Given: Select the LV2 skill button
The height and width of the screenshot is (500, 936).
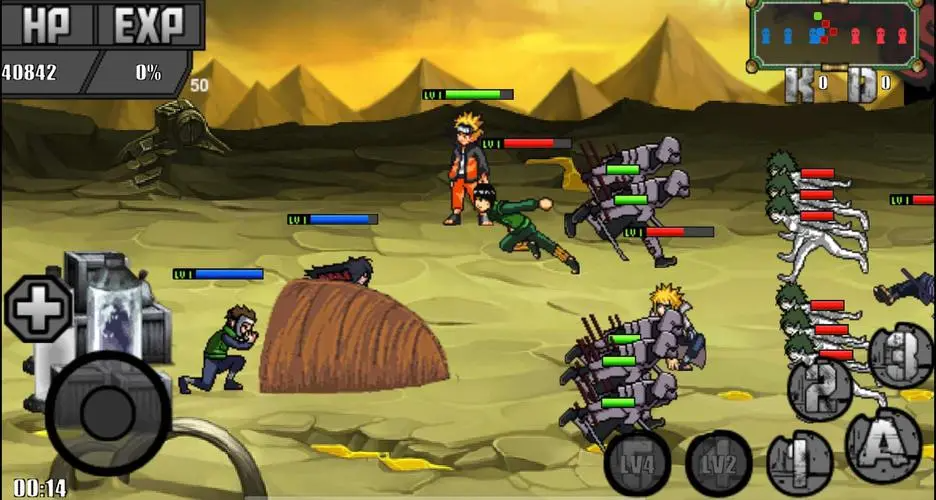Looking at the screenshot, I should point(718,464).
